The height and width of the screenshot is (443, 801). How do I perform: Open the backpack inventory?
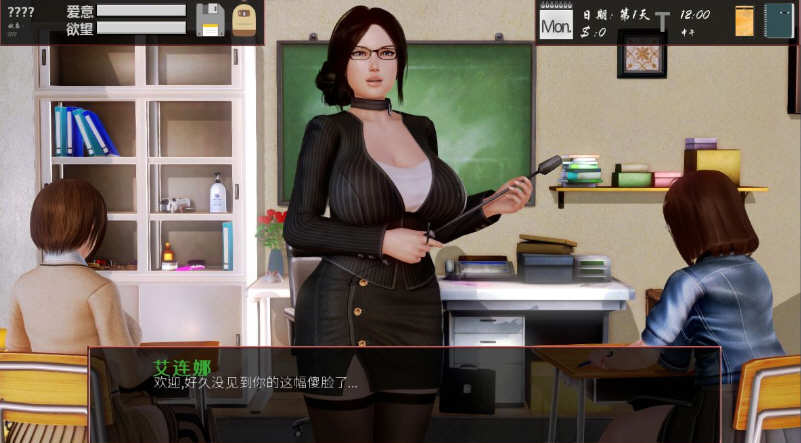click(x=244, y=20)
